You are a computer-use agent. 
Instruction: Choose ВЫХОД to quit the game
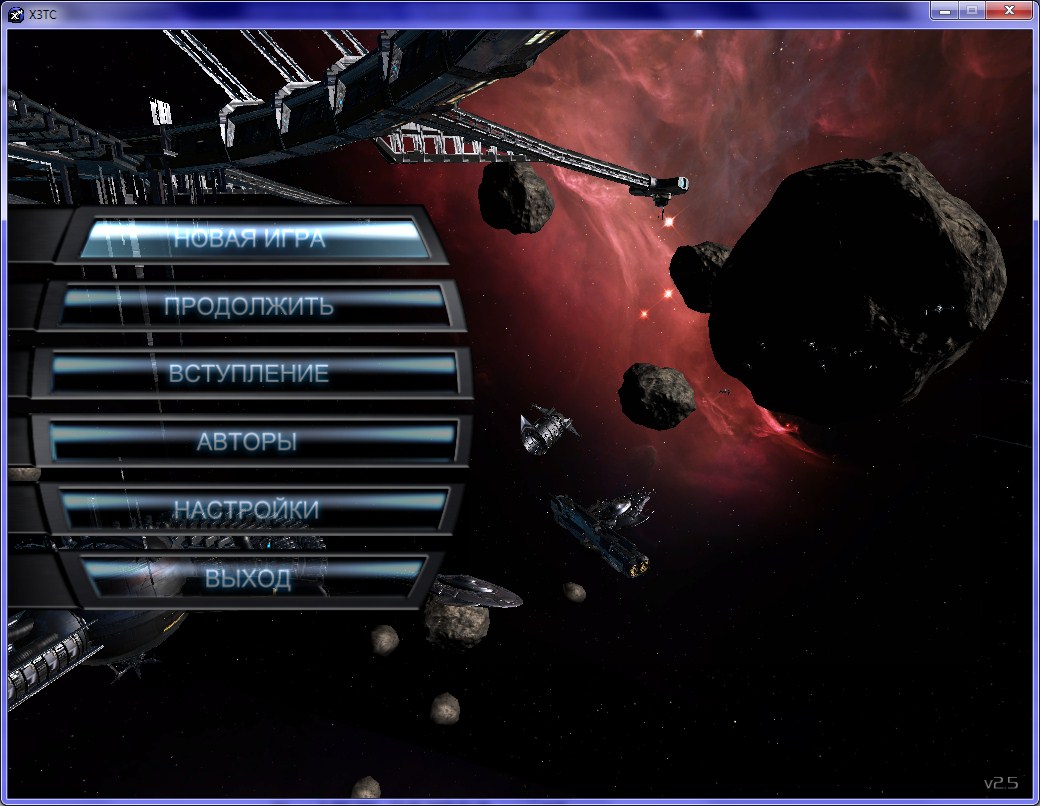248,578
